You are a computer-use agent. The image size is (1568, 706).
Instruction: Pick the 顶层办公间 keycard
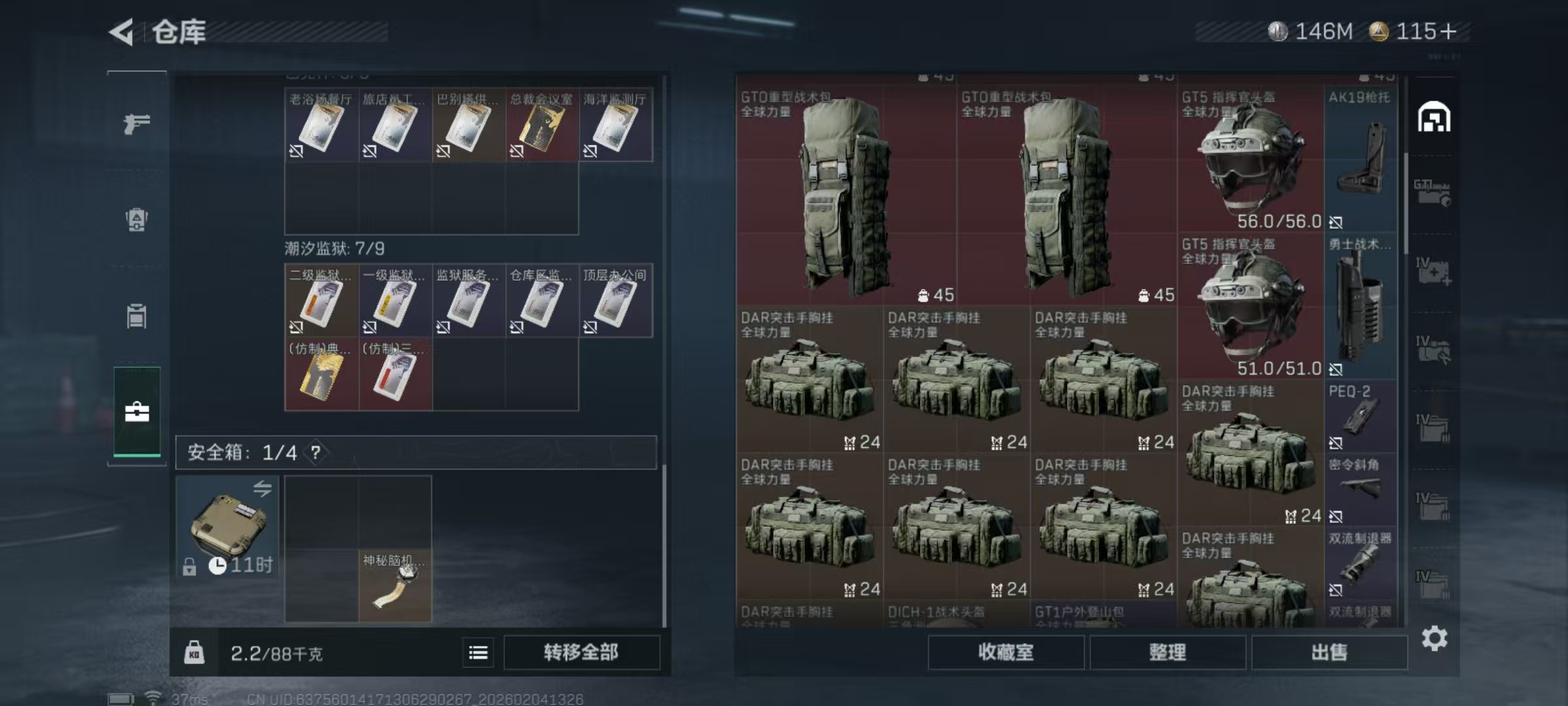pos(615,301)
